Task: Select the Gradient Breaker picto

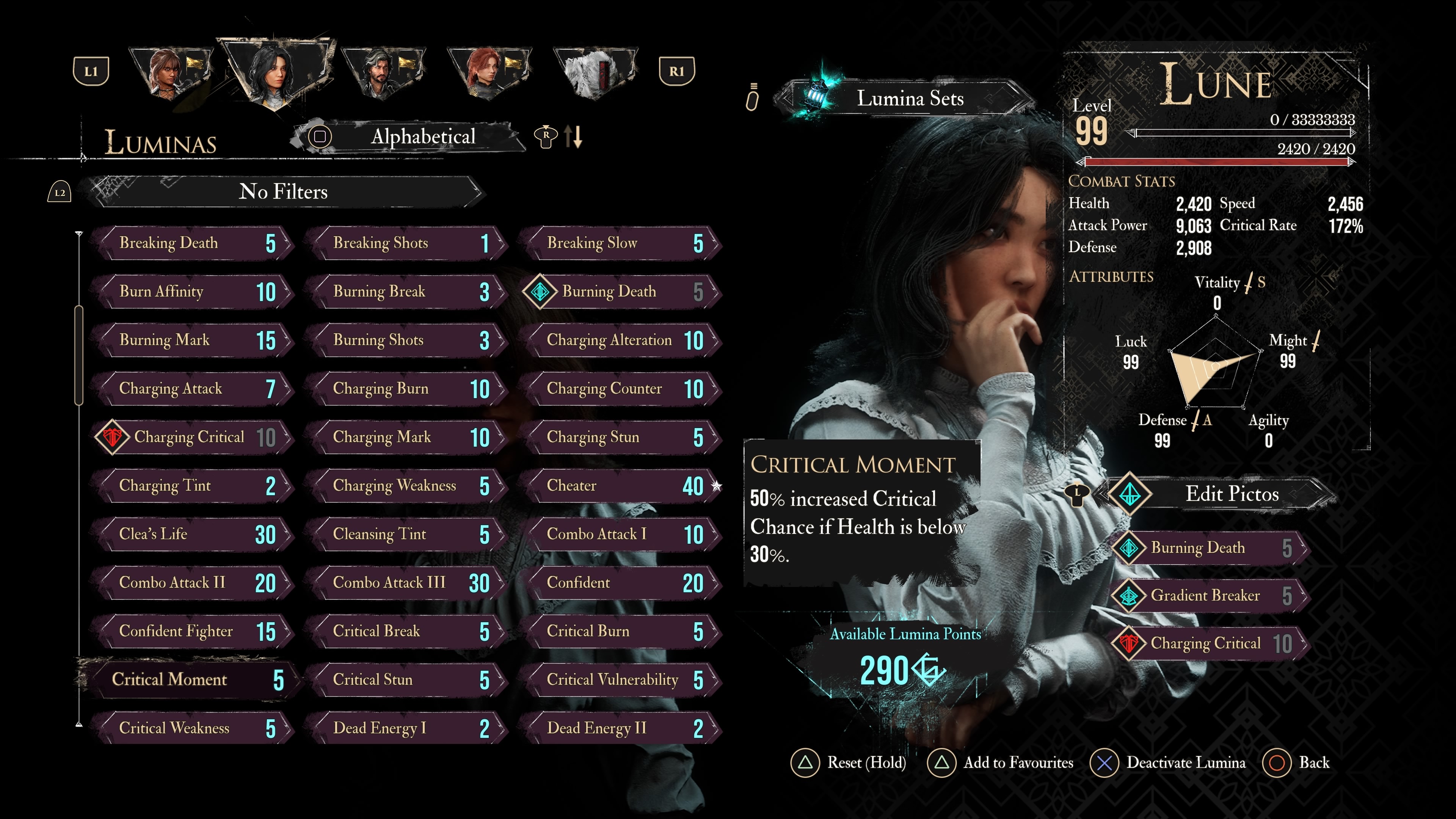Action: click(1210, 596)
